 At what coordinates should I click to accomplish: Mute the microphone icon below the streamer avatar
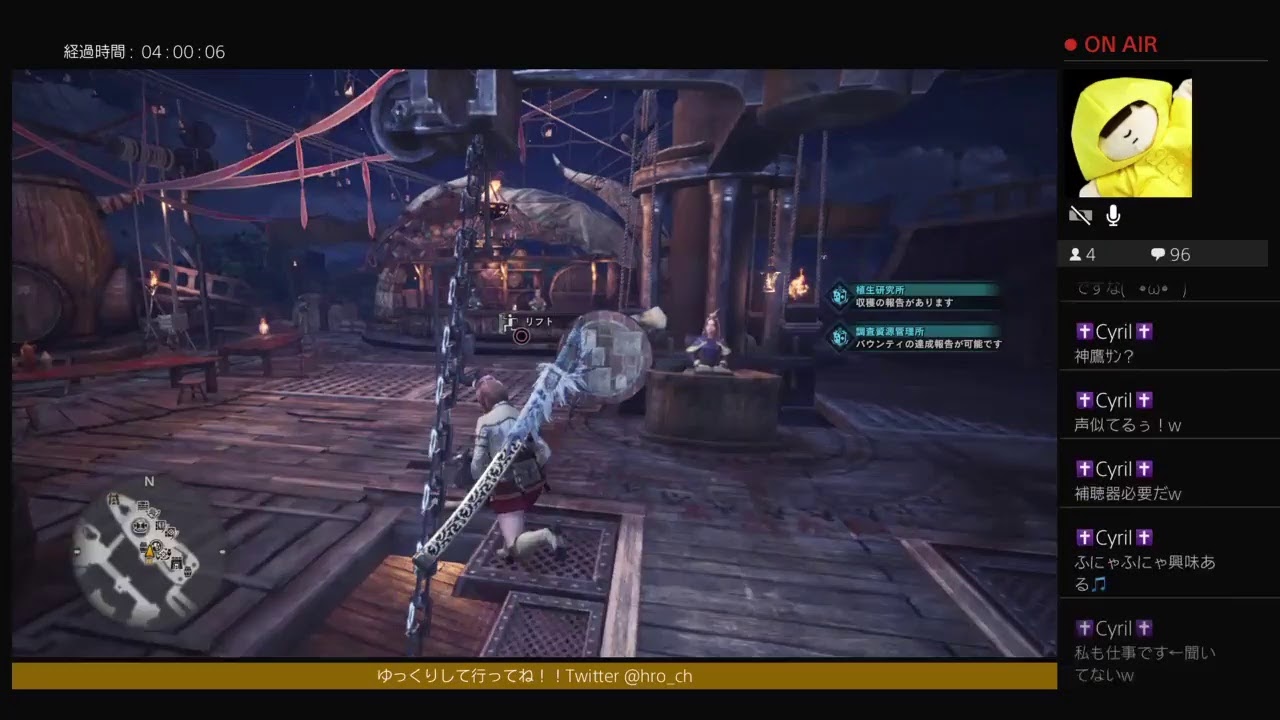[x=1112, y=214]
